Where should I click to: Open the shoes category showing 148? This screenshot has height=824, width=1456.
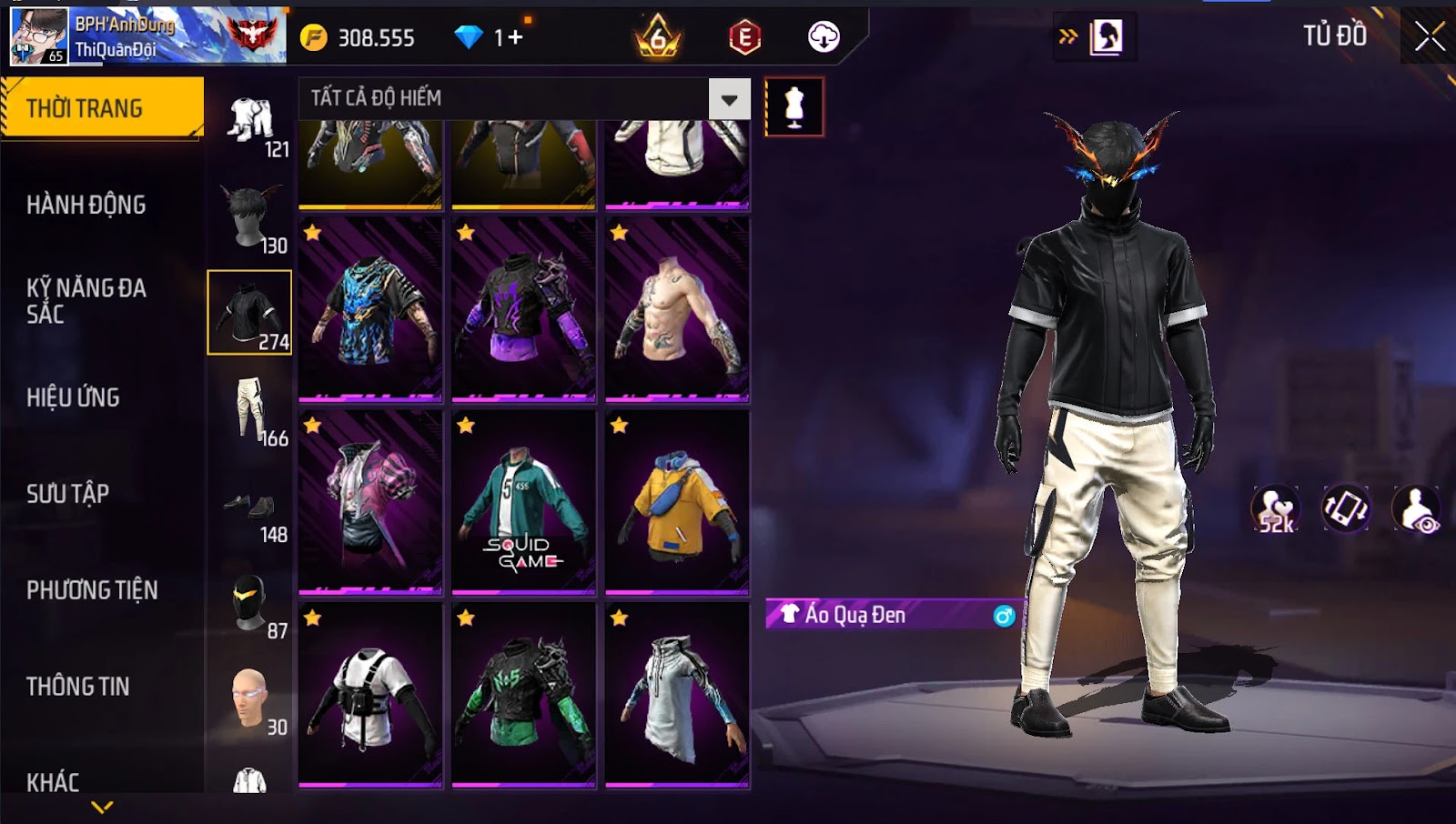click(x=250, y=509)
